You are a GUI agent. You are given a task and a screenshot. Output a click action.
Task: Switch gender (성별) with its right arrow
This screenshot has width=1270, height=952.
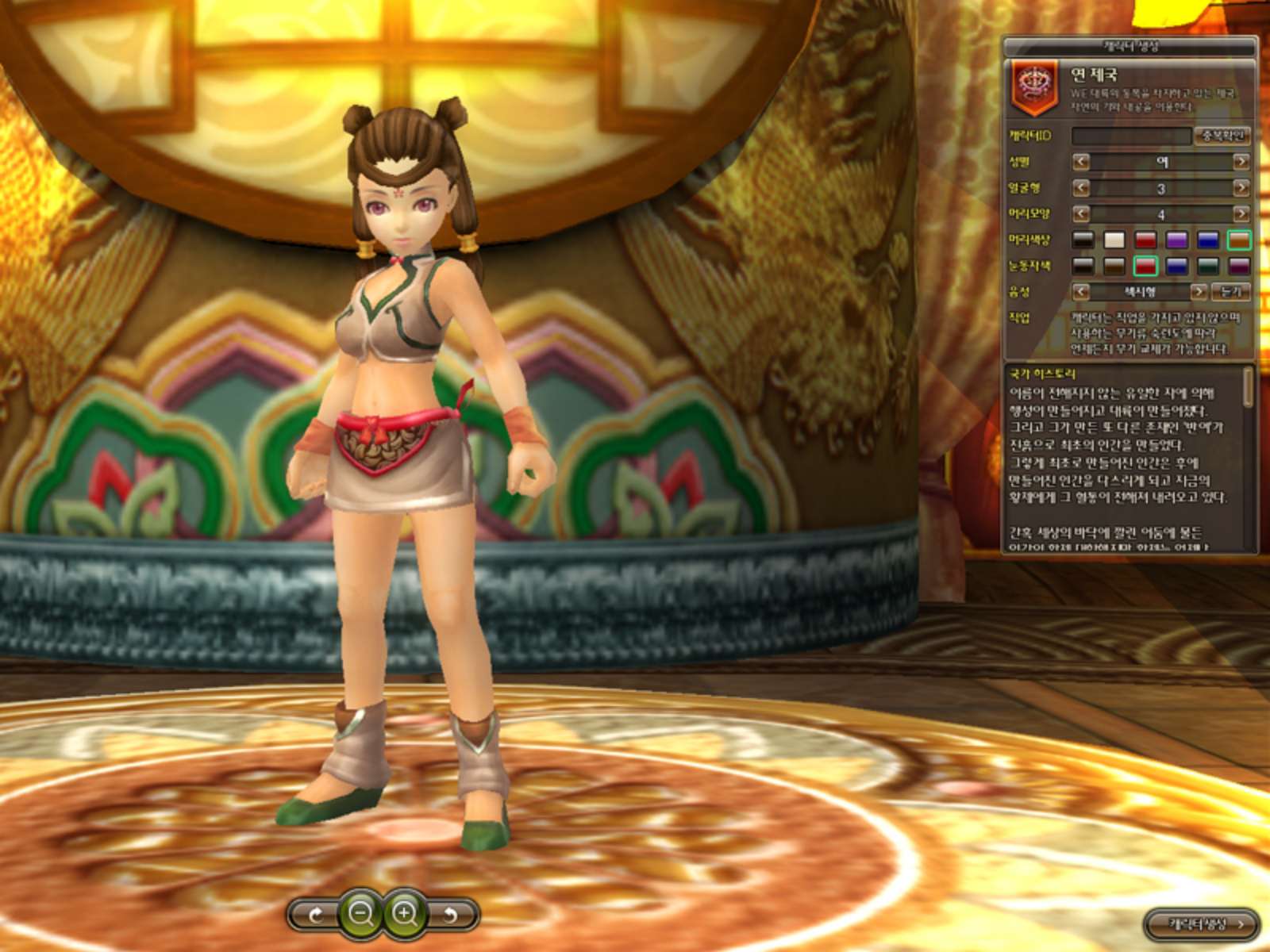[x=1241, y=162]
